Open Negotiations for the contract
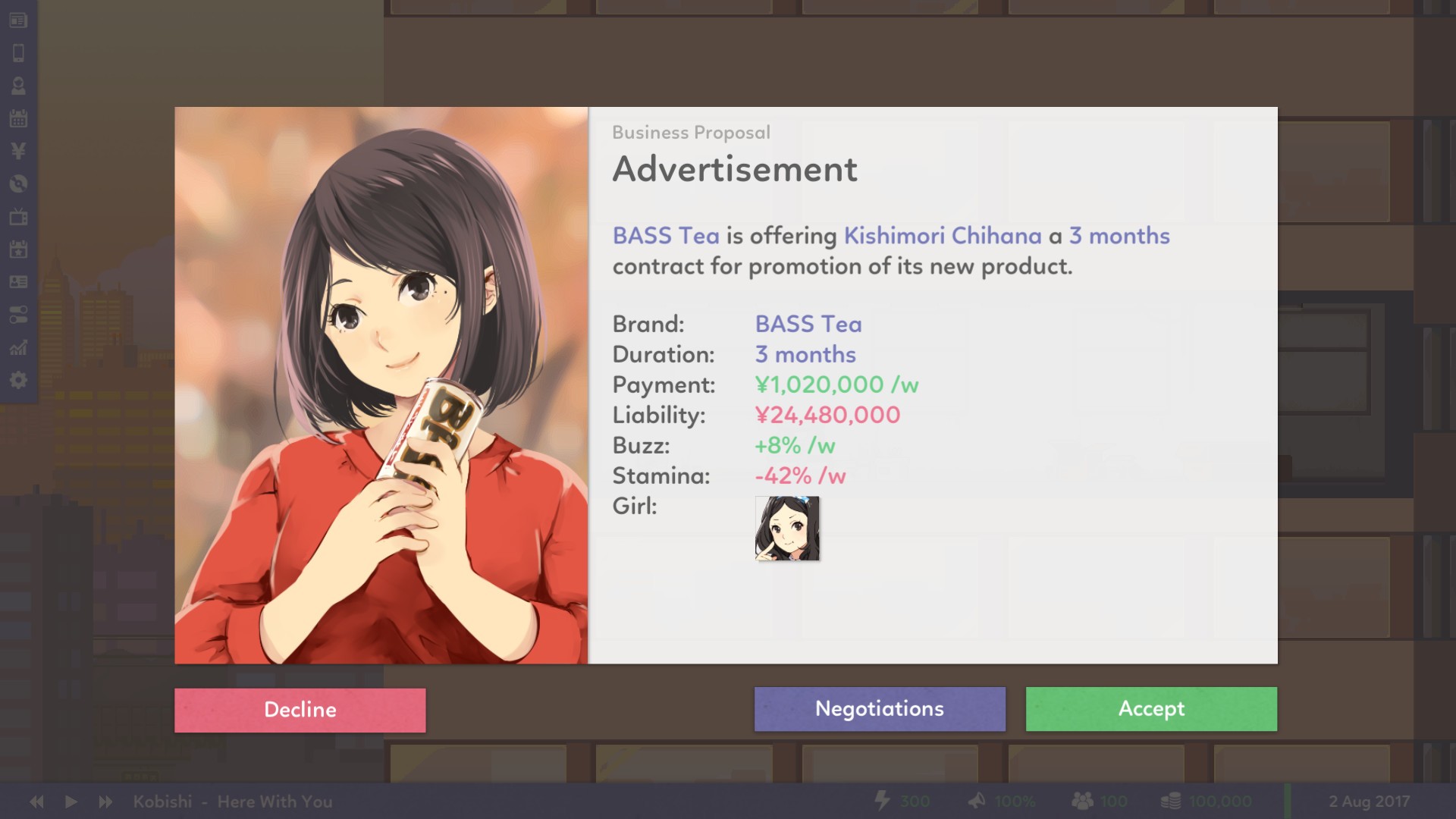1456x819 pixels. click(879, 709)
